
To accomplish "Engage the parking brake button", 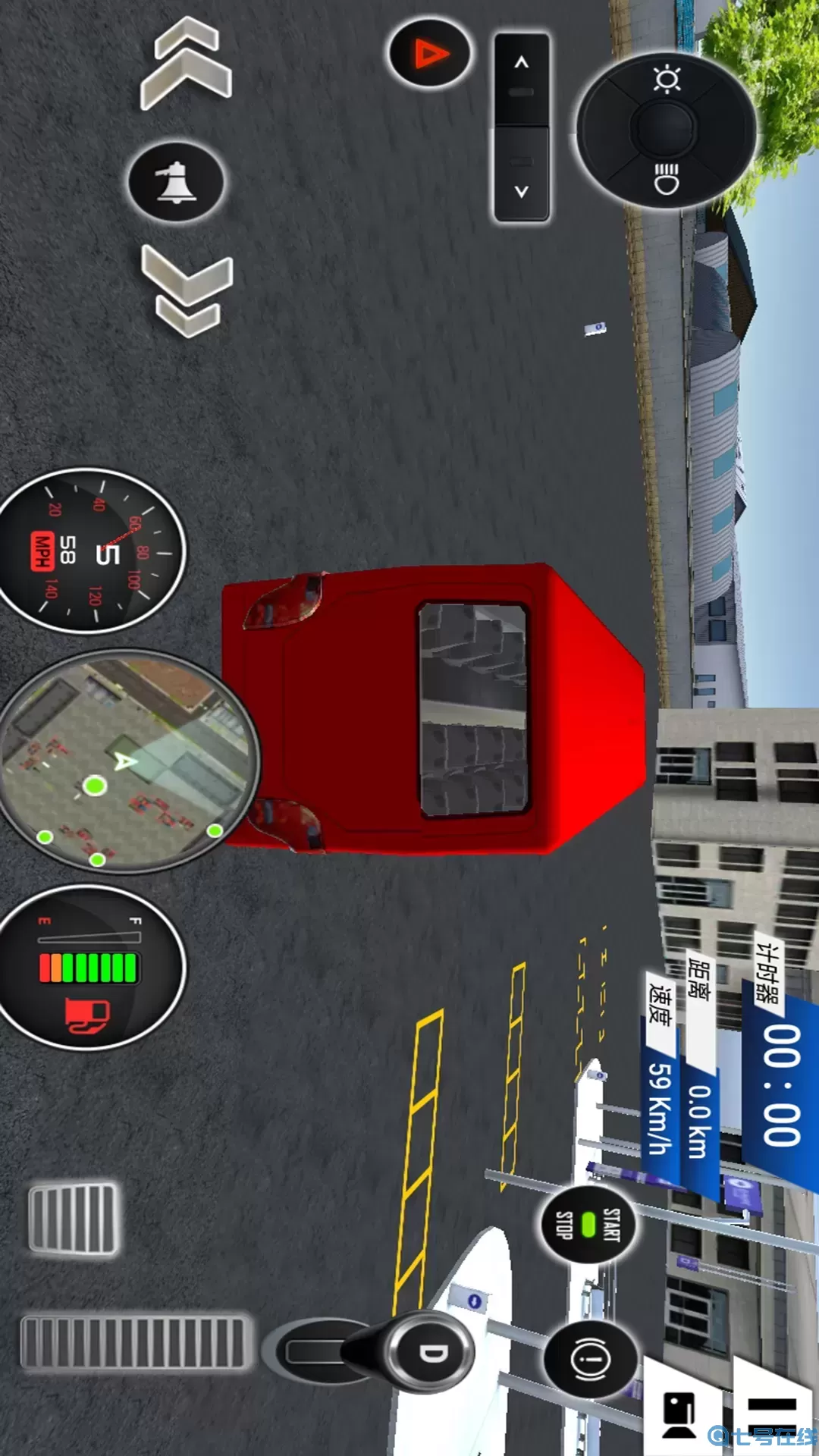I will click(593, 1359).
